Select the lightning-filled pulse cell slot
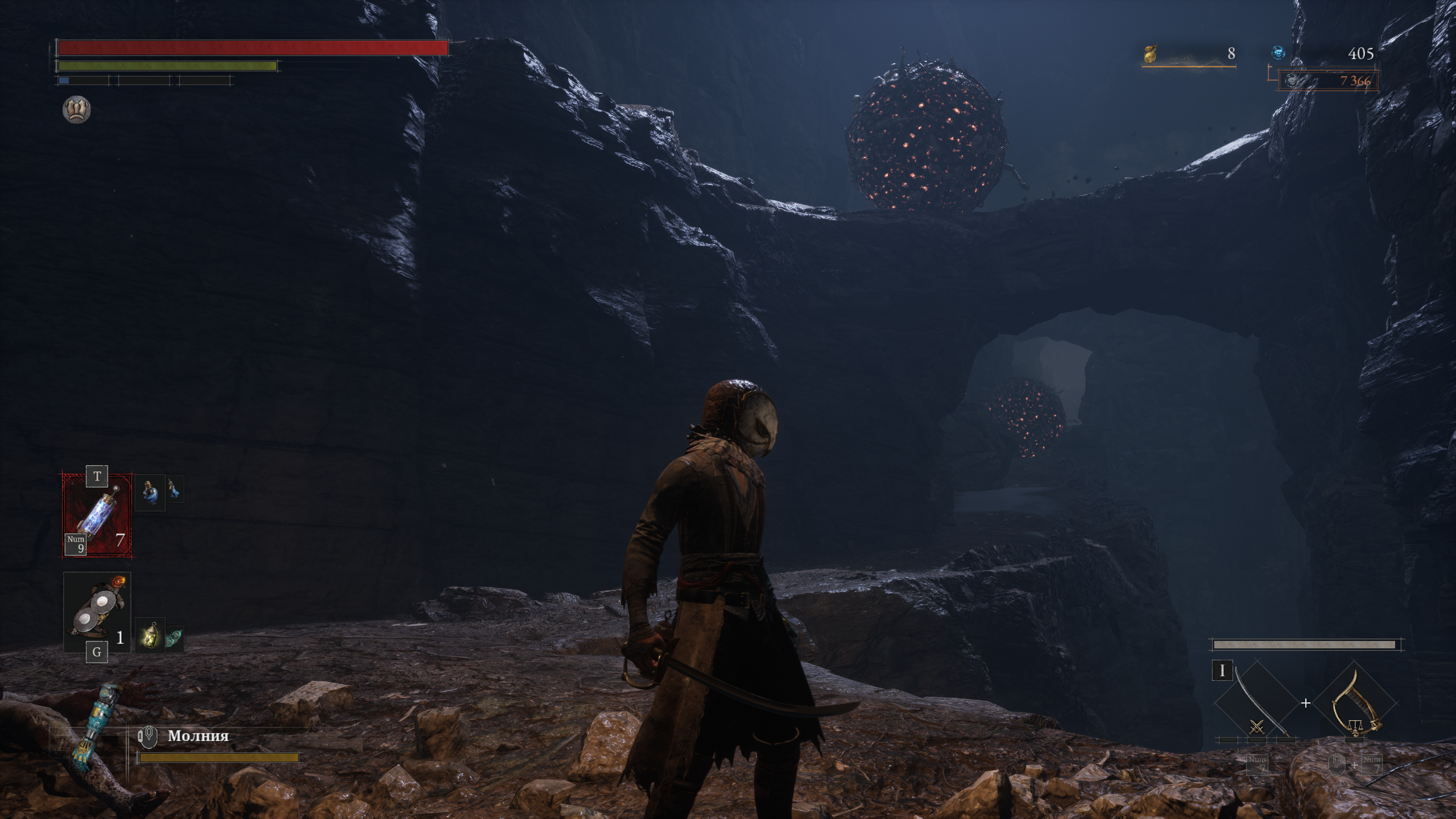 click(x=97, y=515)
